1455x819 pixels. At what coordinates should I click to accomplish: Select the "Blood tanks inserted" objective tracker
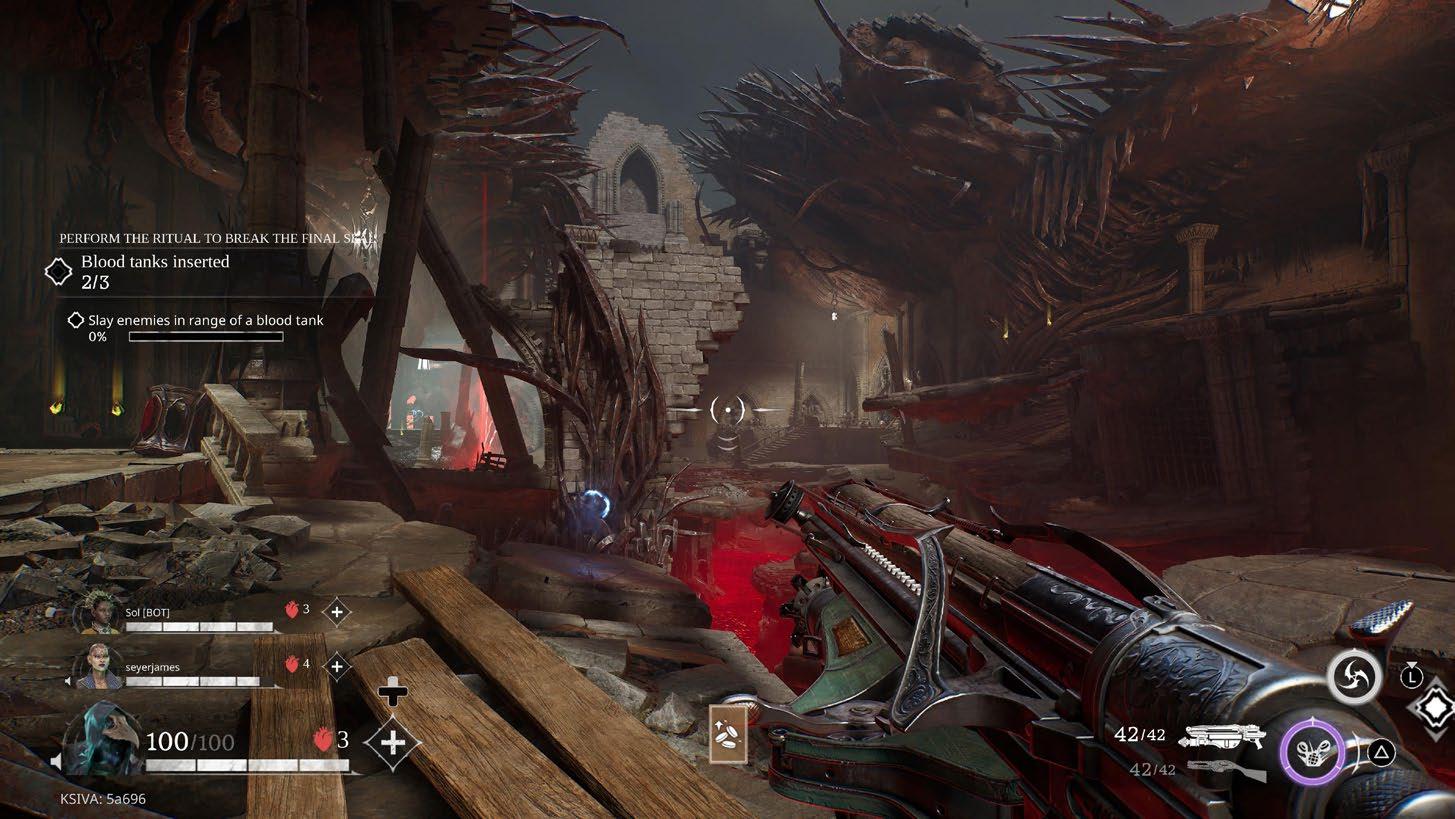pos(155,271)
